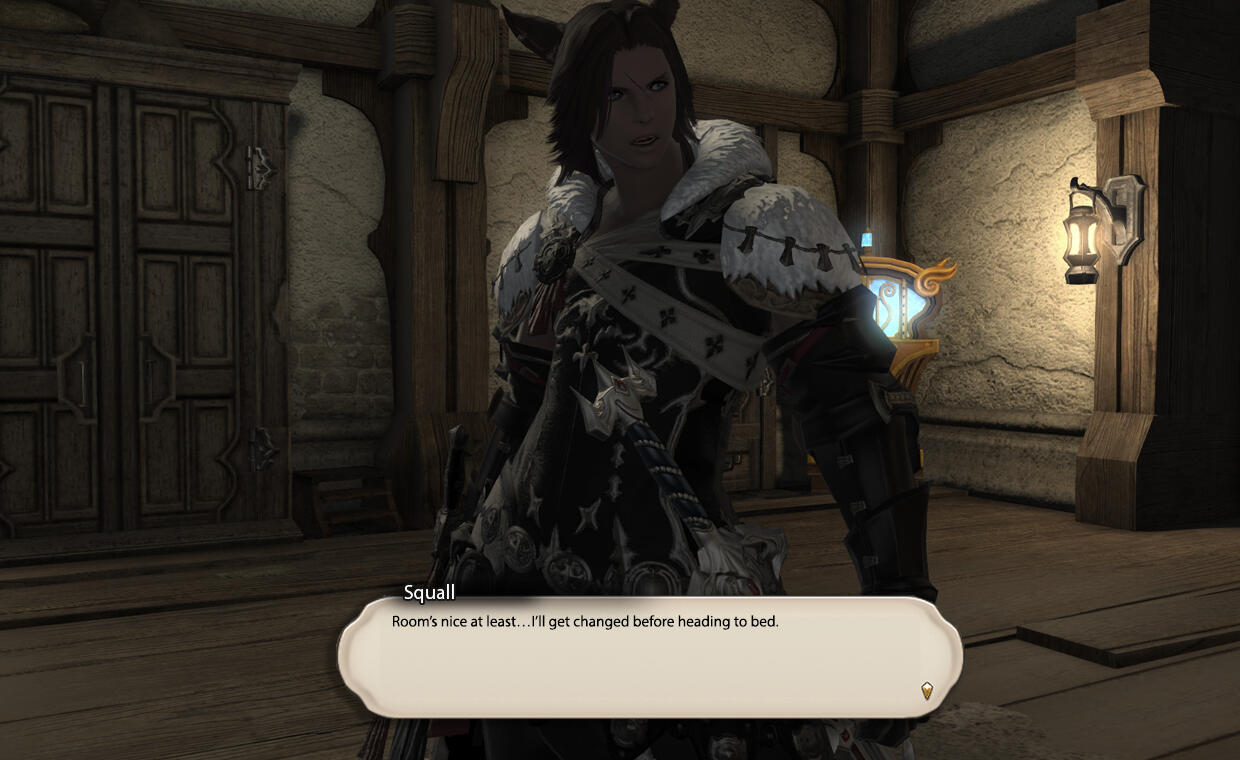Viewport: 1240px width, 760px height.
Task: Advance Squall's dialogue box text
Action: click(650, 657)
